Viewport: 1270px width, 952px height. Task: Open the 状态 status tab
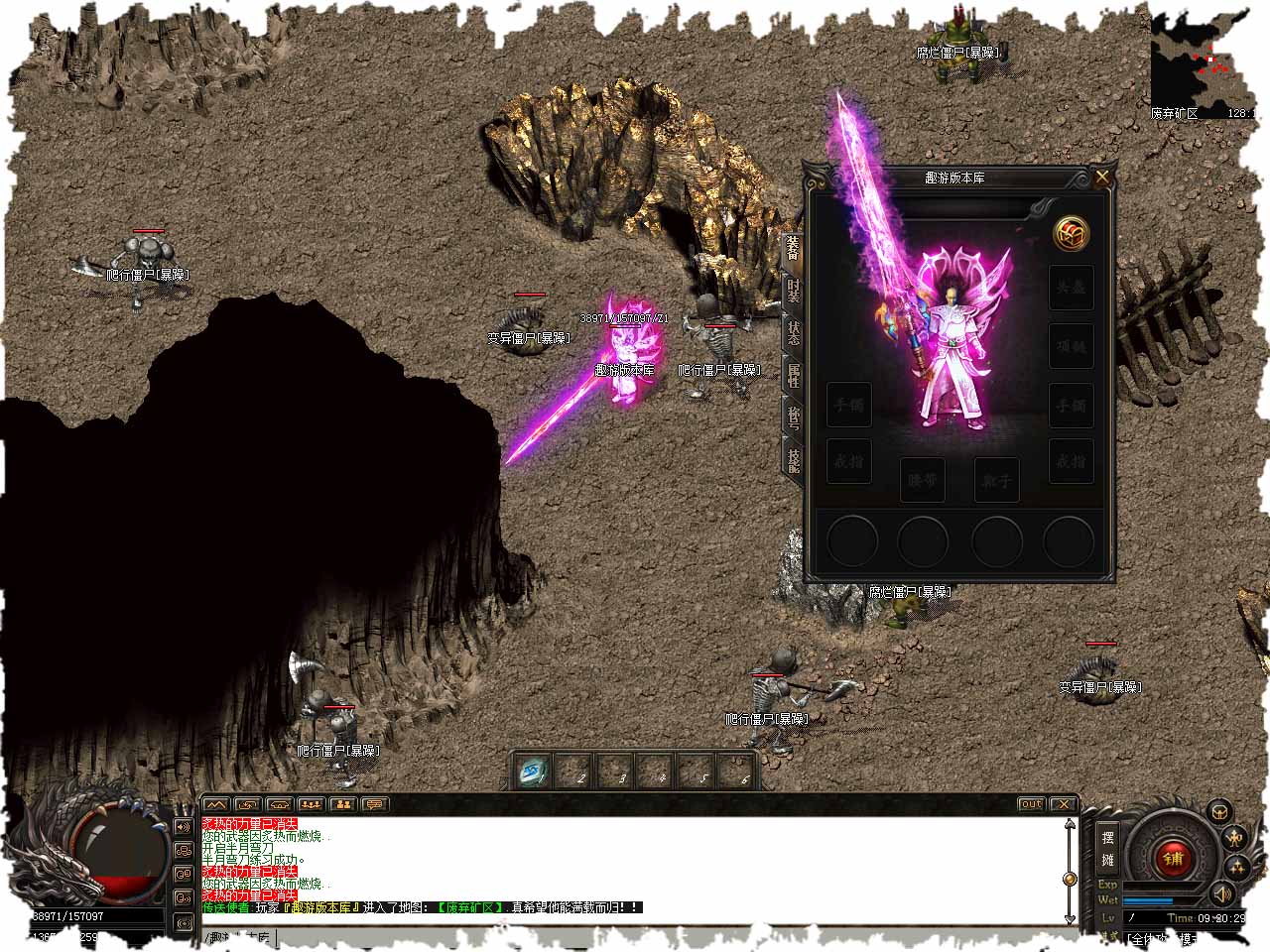(793, 334)
